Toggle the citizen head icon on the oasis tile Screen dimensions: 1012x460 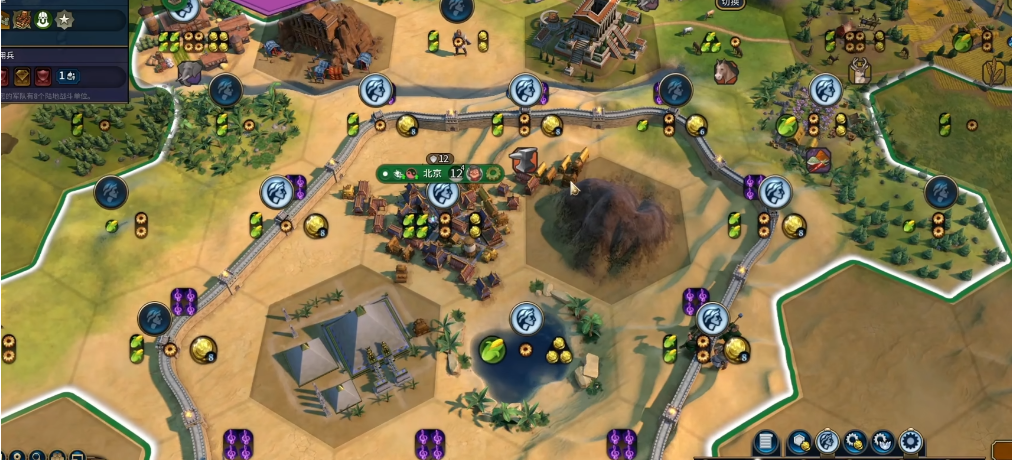click(526, 319)
